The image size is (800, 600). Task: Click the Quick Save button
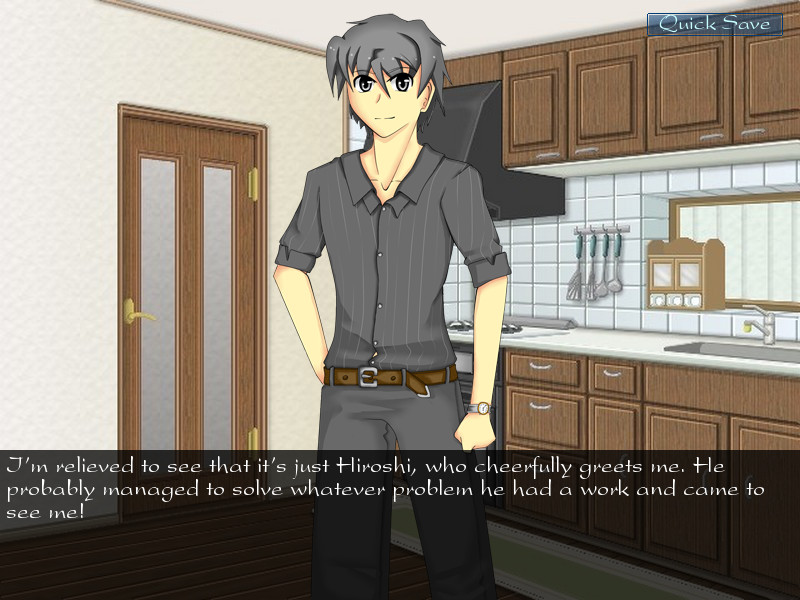(x=714, y=24)
